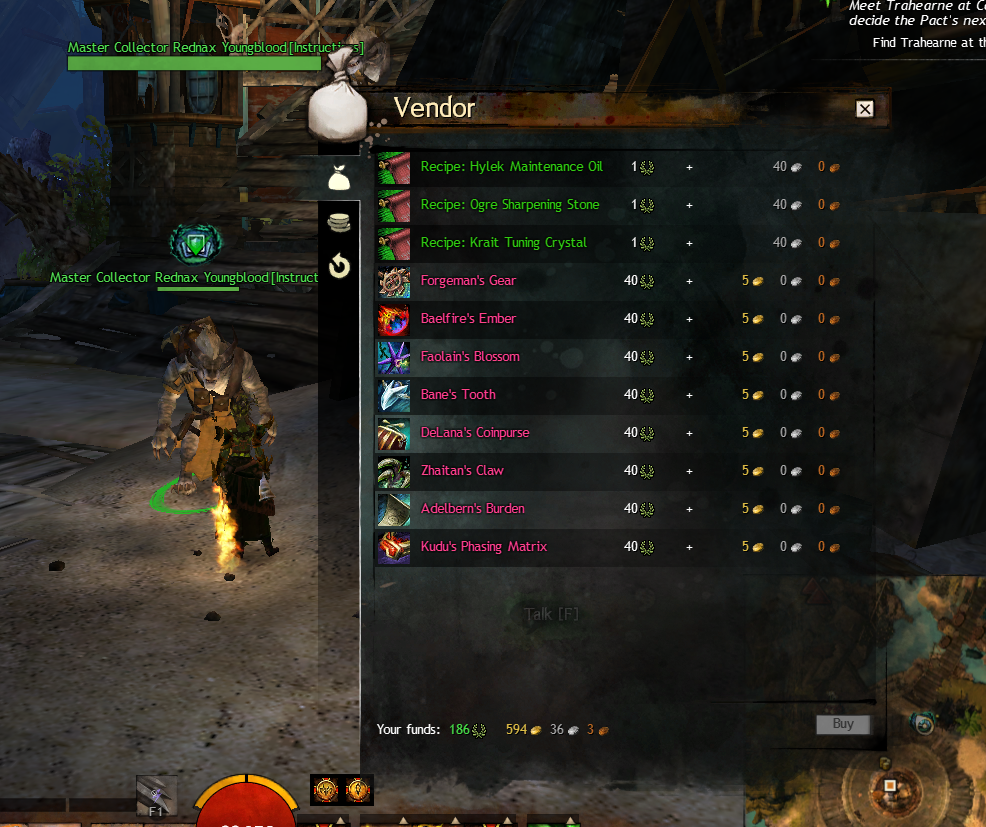Screen dimensions: 986x827
Task: Switch to the coin stack sell tab
Action: [339, 223]
